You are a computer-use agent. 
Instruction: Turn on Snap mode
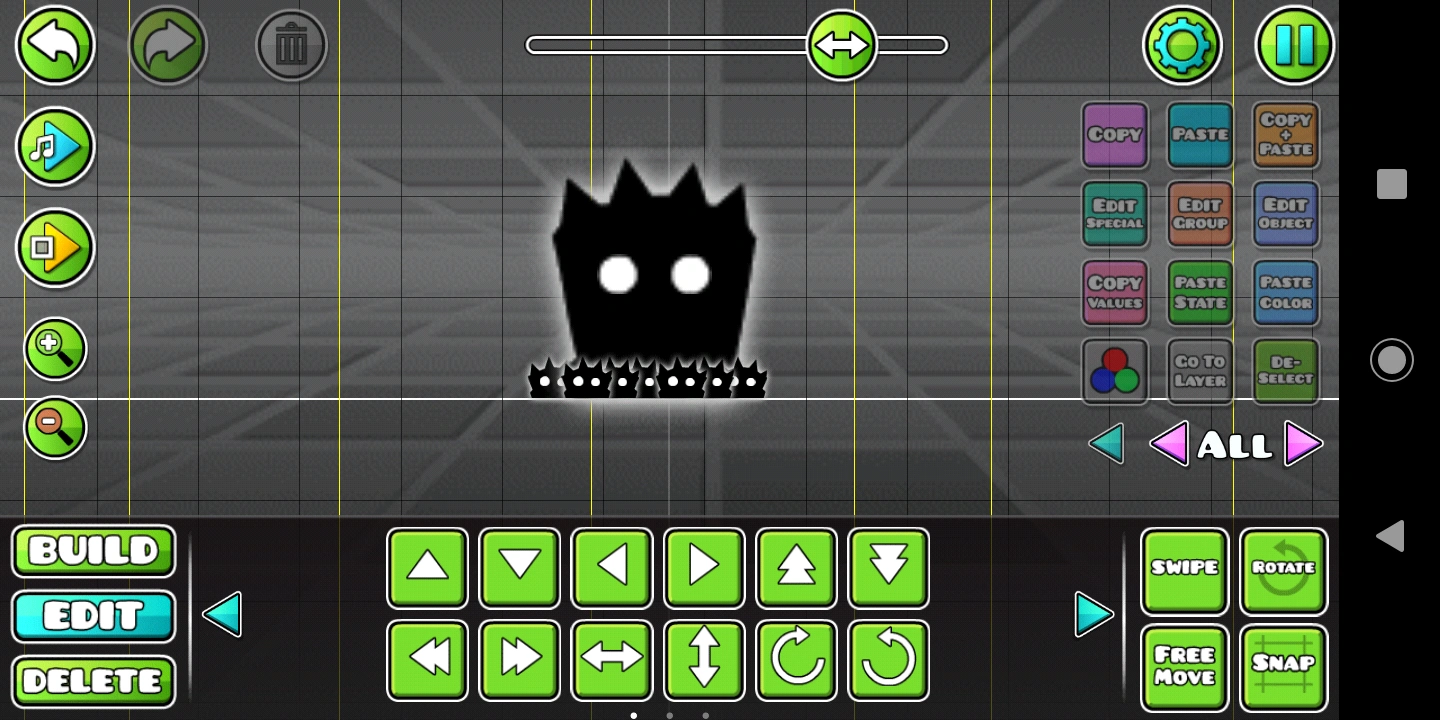(x=1284, y=666)
